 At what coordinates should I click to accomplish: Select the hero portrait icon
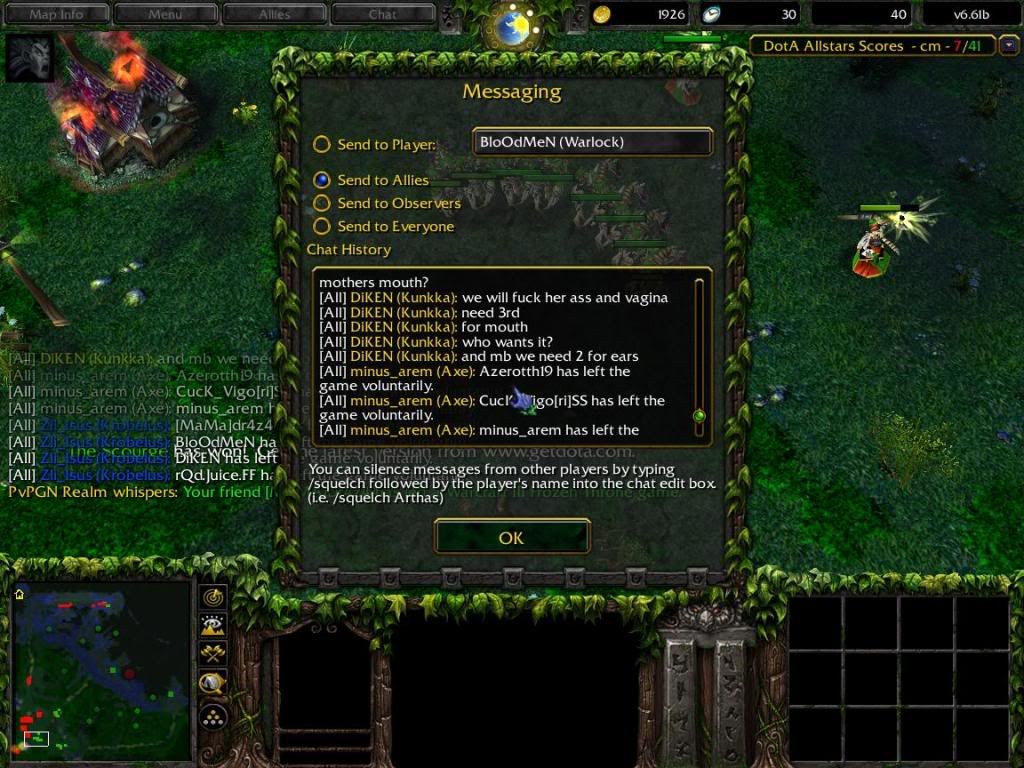[29, 58]
